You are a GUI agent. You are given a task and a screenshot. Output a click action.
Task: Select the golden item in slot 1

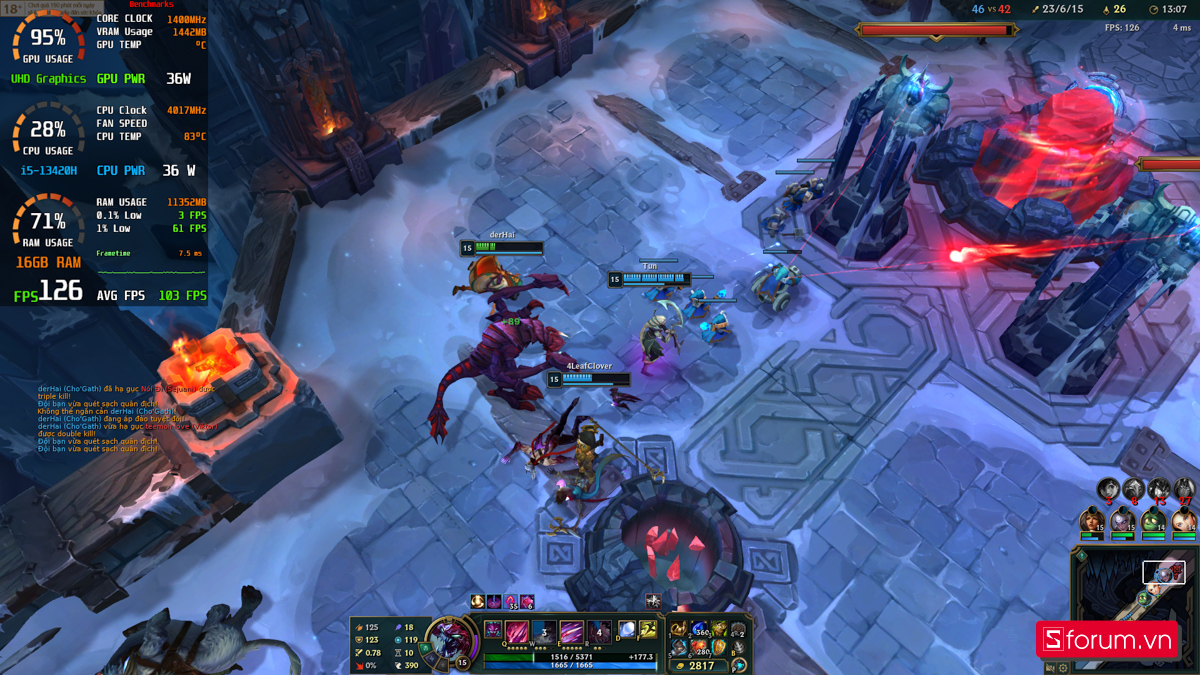click(680, 629)
